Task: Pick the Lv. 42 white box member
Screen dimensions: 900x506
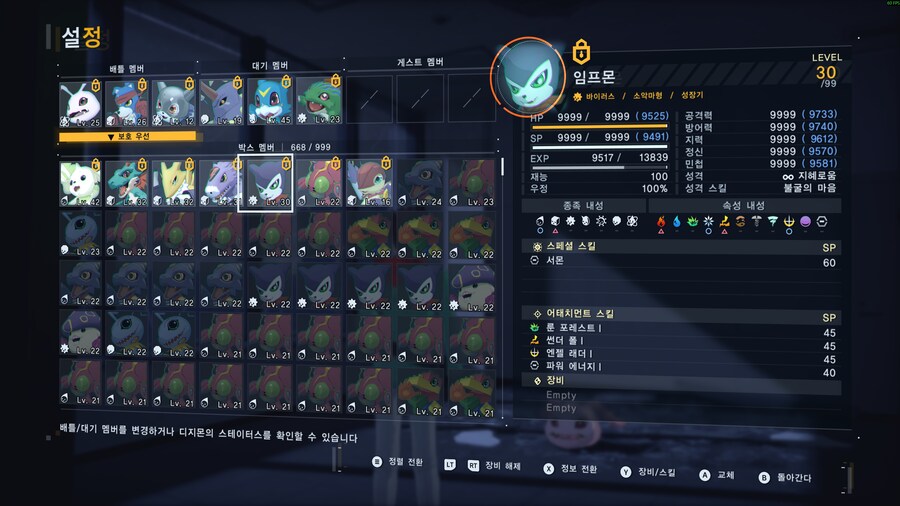Action: pyautogui.click(x=82, y=184)
